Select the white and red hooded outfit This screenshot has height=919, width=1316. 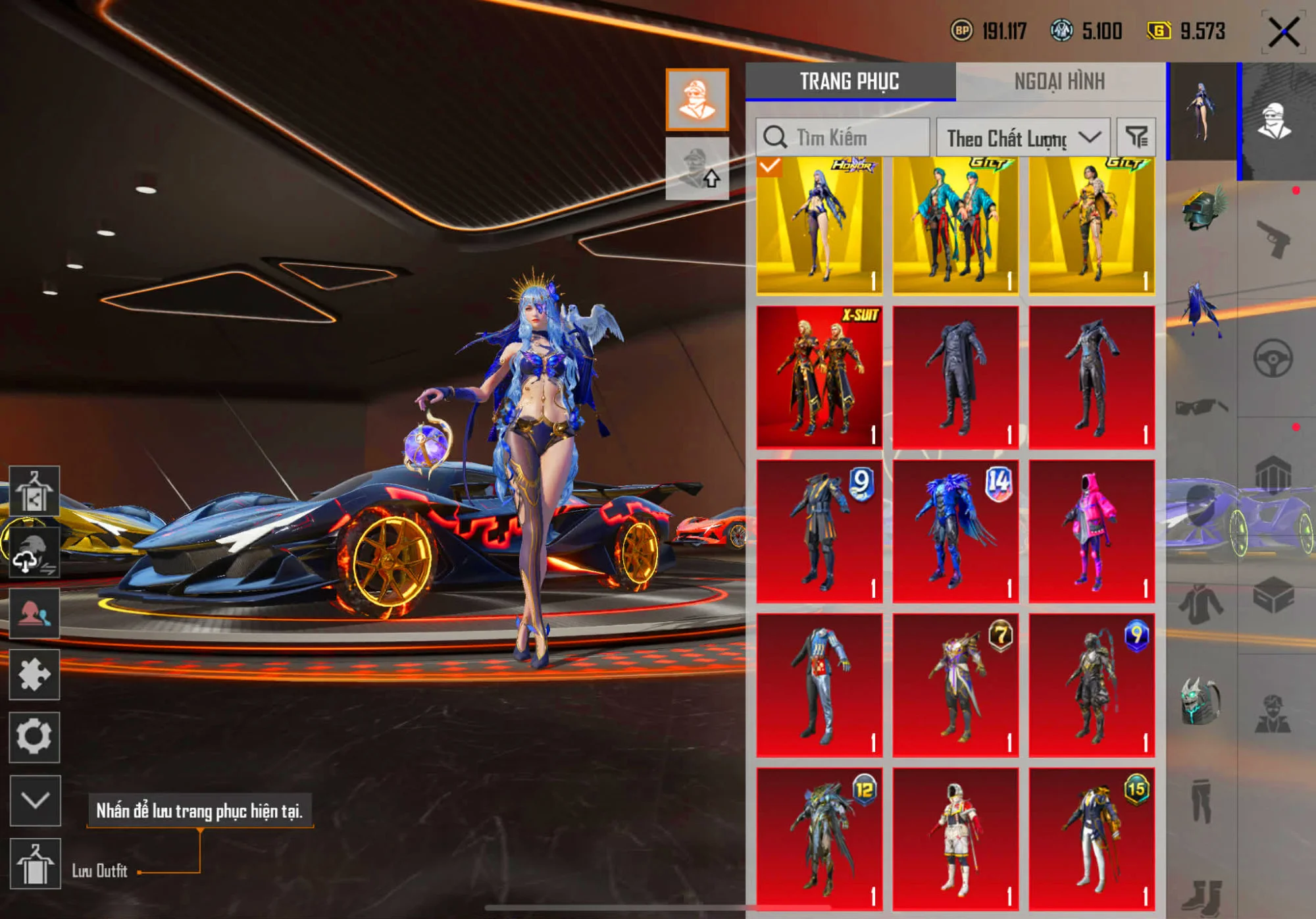[x=955, y=839]
